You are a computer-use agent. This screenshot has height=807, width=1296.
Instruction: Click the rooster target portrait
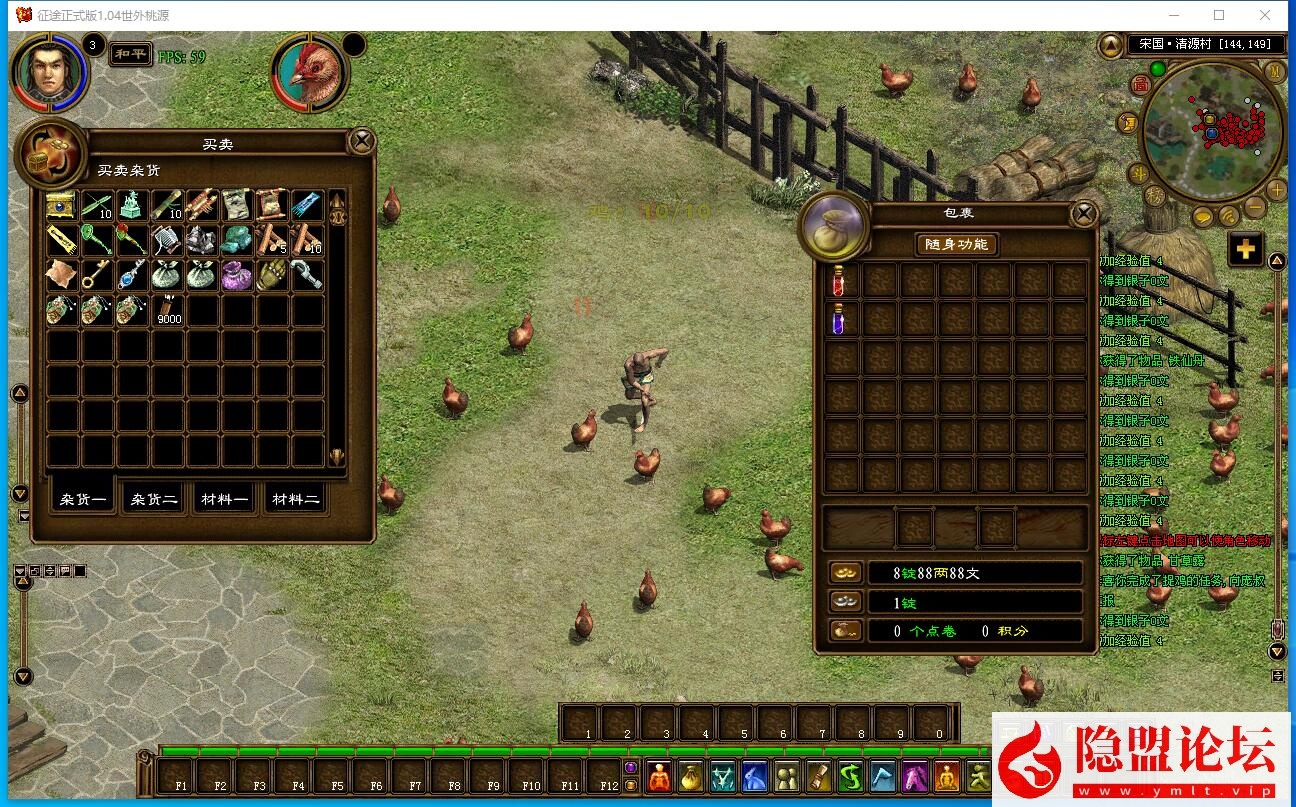pyautogui.click(x=310, y=72)
